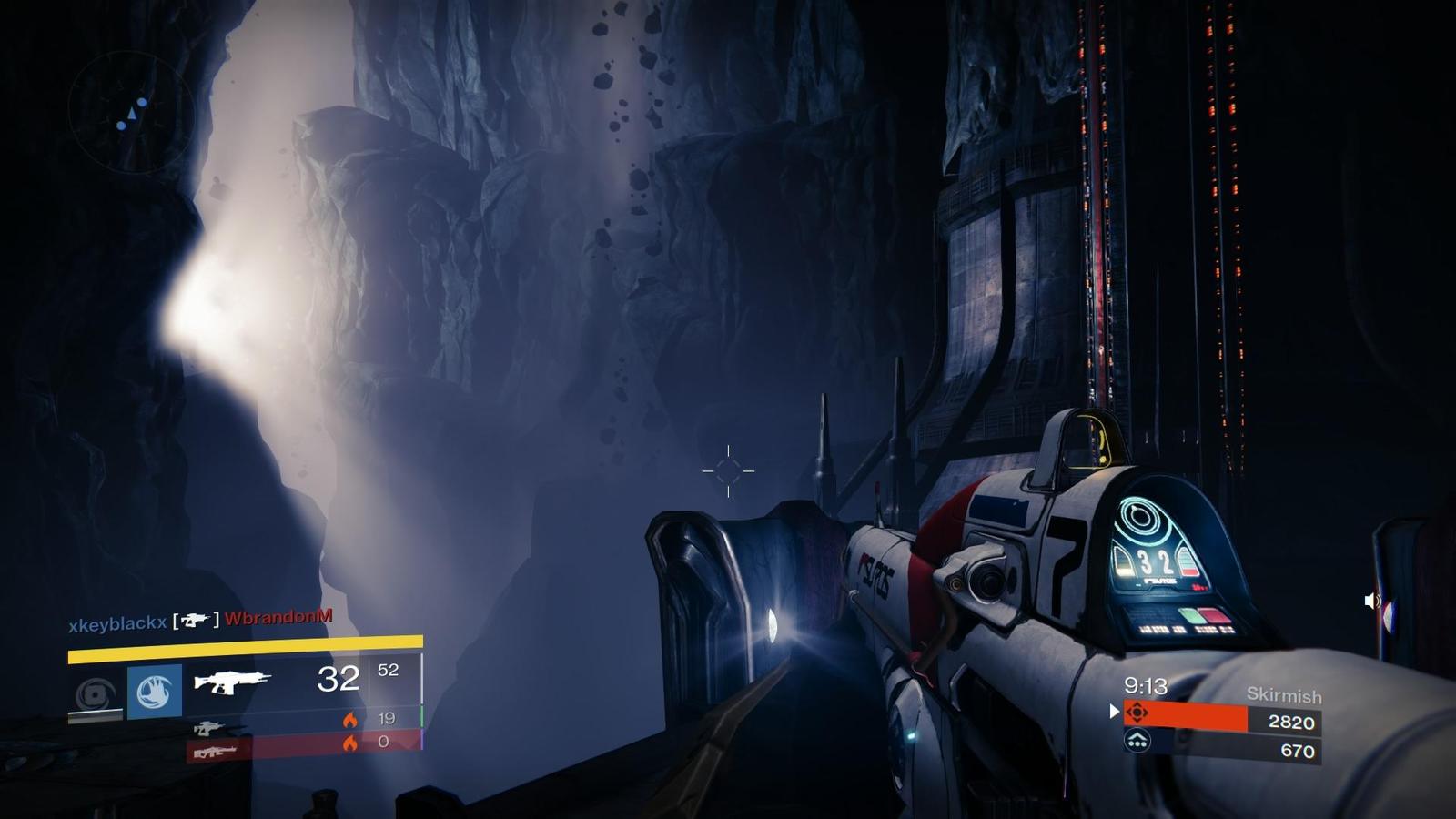Switch to the special weapon icon
1456x819 pixels.
[x=208, y=727]
